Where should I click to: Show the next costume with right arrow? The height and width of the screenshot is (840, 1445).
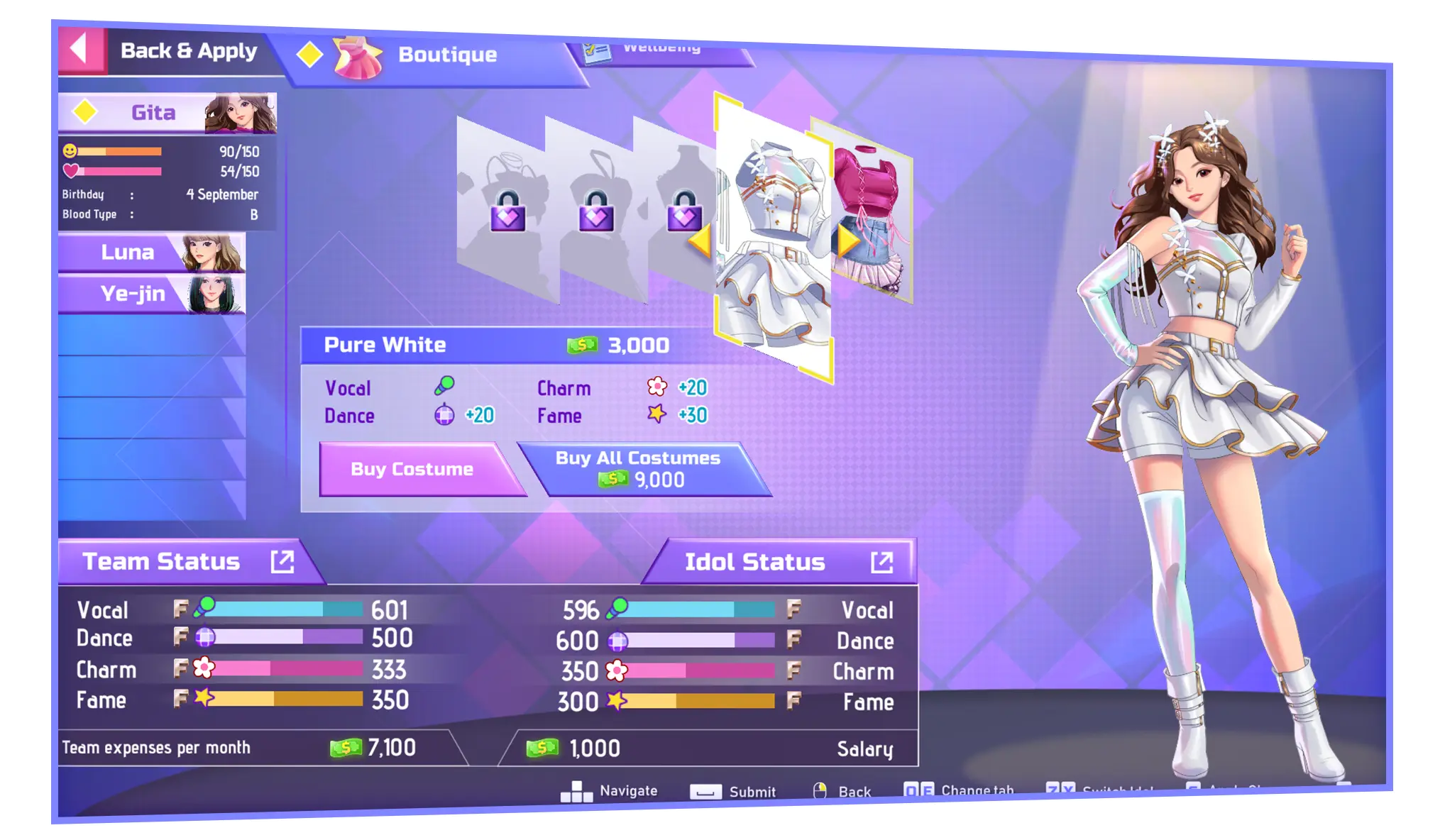point(847,241)
